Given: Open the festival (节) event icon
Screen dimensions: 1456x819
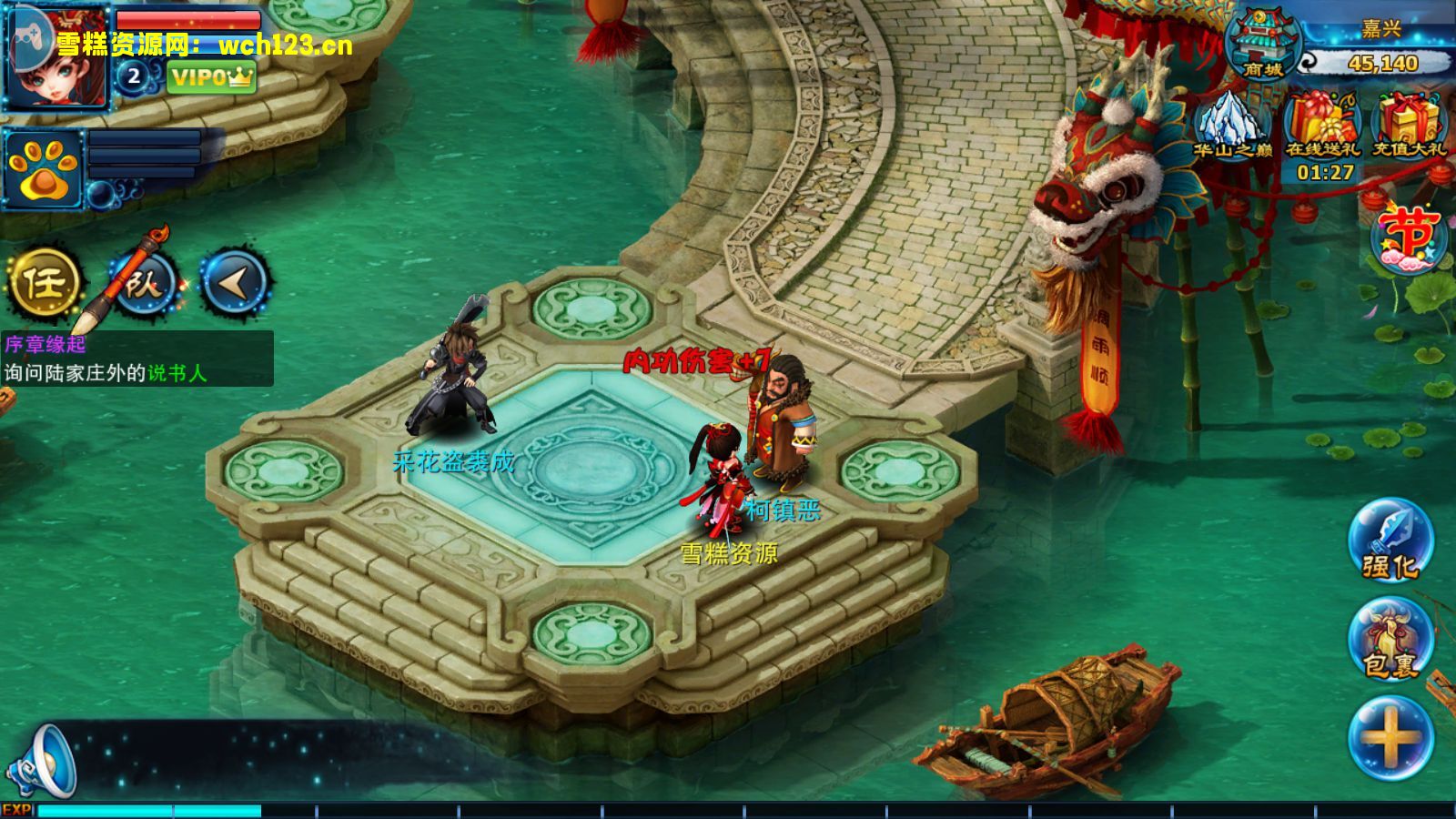Looking at the screenshot, I should [1409, 238].
